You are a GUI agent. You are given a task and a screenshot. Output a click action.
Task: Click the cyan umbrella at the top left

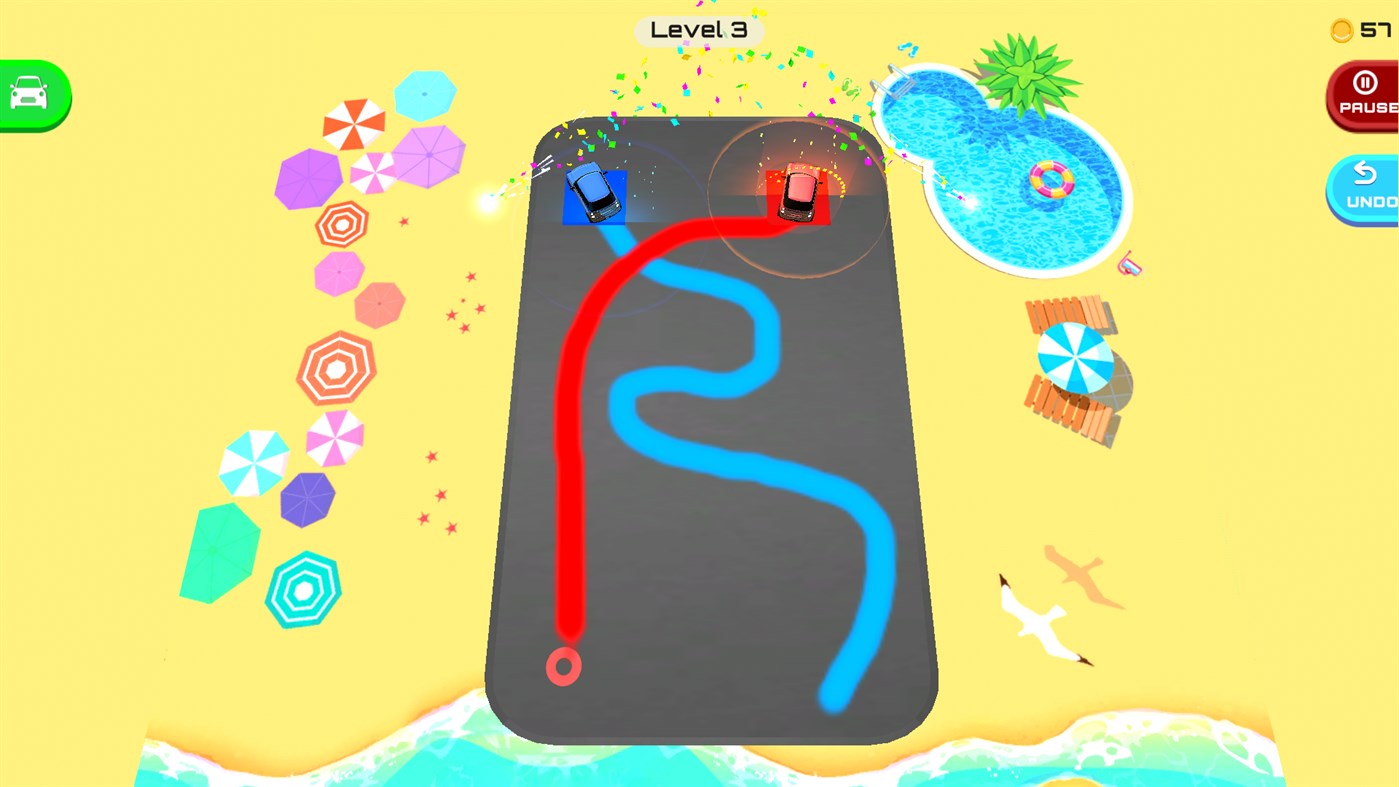coord(424,93)
